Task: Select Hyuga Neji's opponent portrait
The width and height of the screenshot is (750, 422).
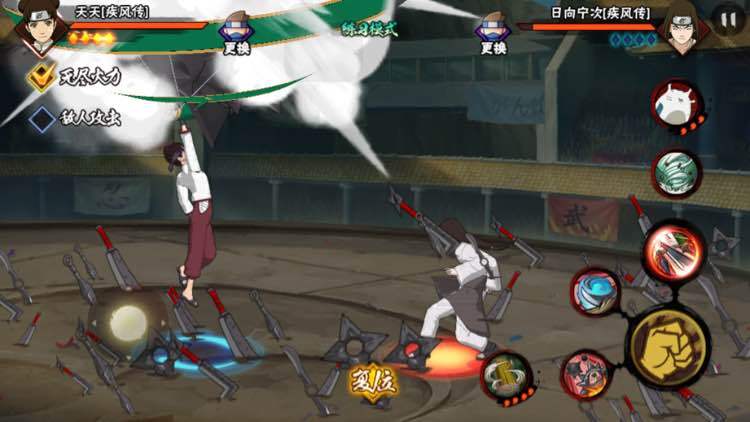Action: 684,26
